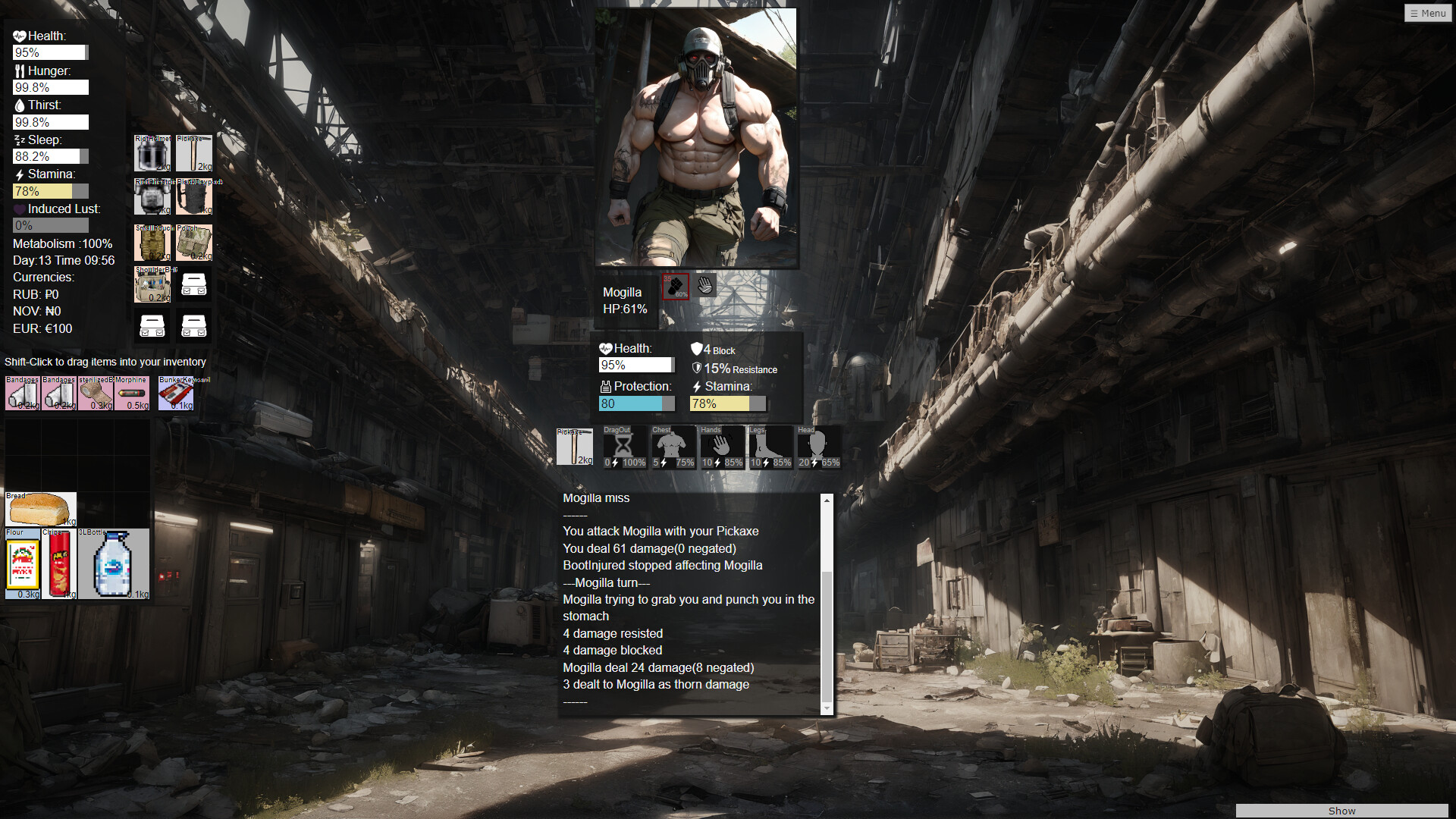Select a Bandages item from inventory
This screenshot has height=819, width=1456.
point(21,393)
